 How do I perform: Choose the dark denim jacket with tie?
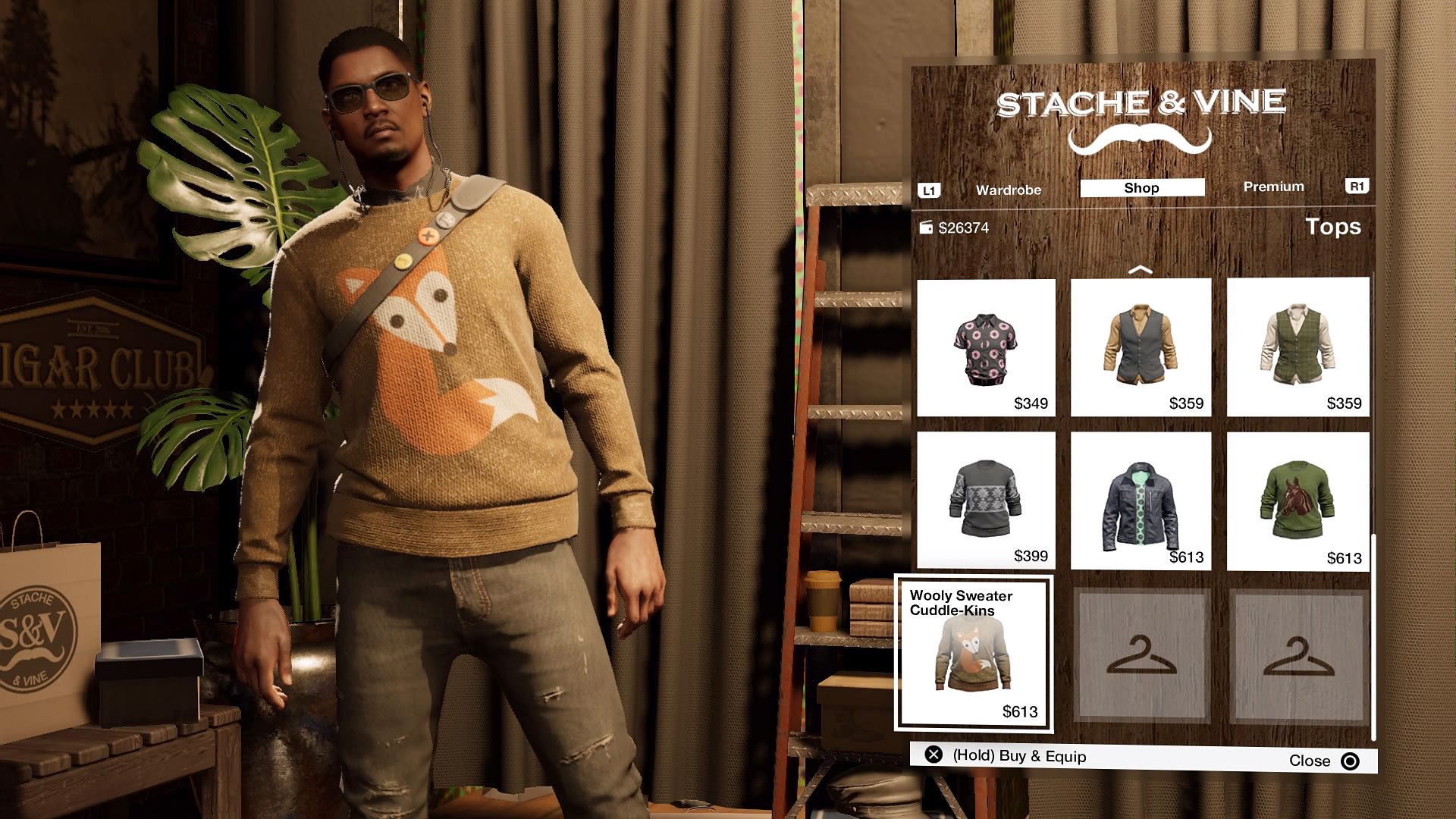[1141, 500]
